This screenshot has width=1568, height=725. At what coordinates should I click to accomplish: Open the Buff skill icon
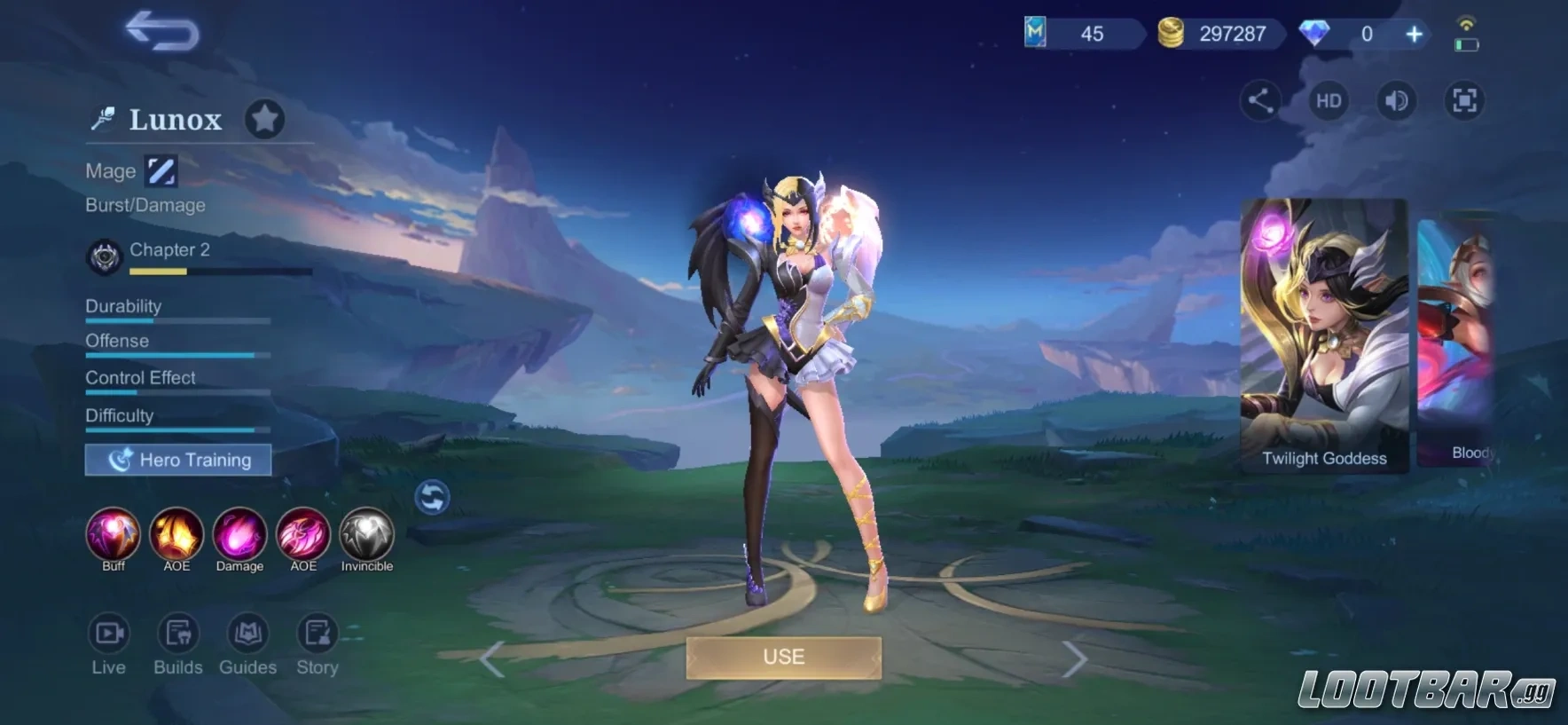pos(113,535)
